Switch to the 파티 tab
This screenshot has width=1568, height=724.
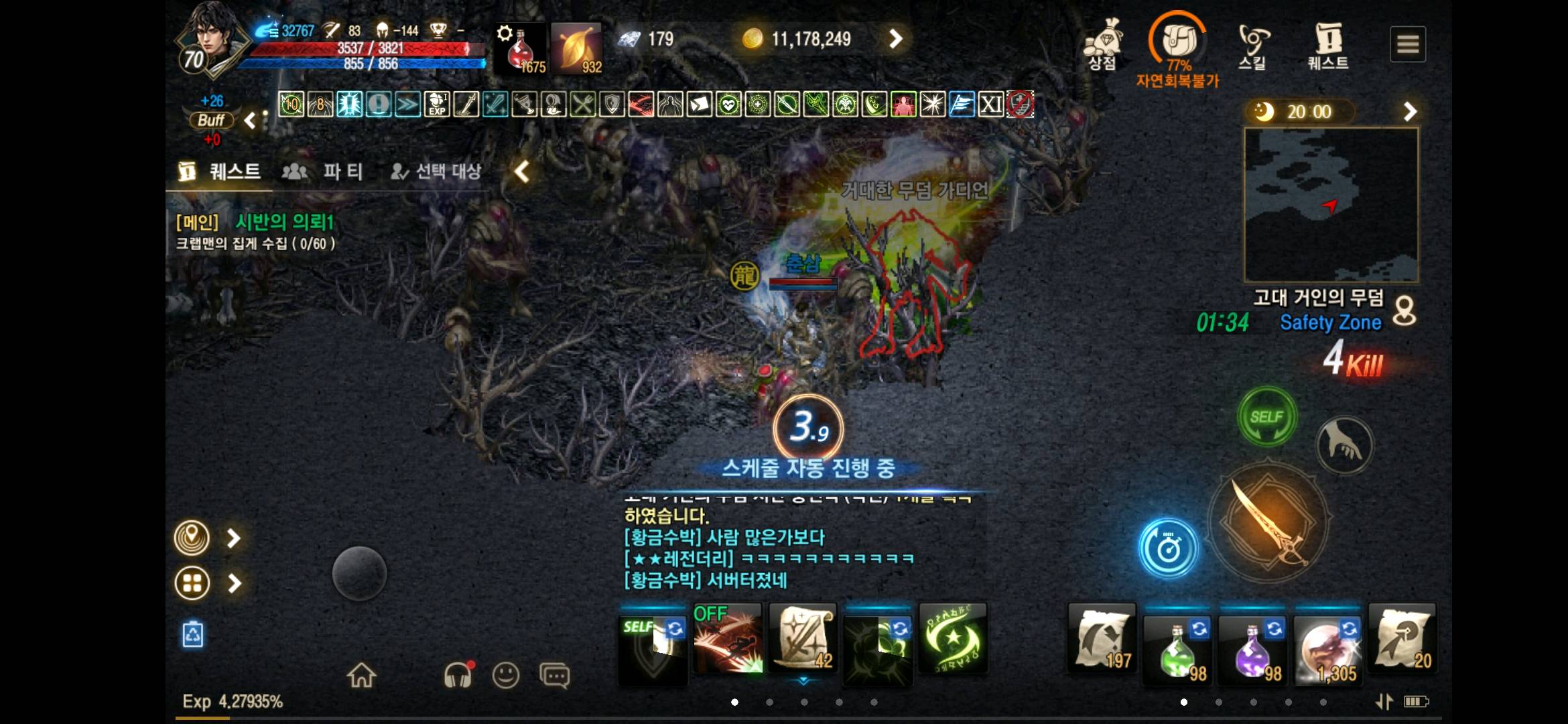(342, 172)
